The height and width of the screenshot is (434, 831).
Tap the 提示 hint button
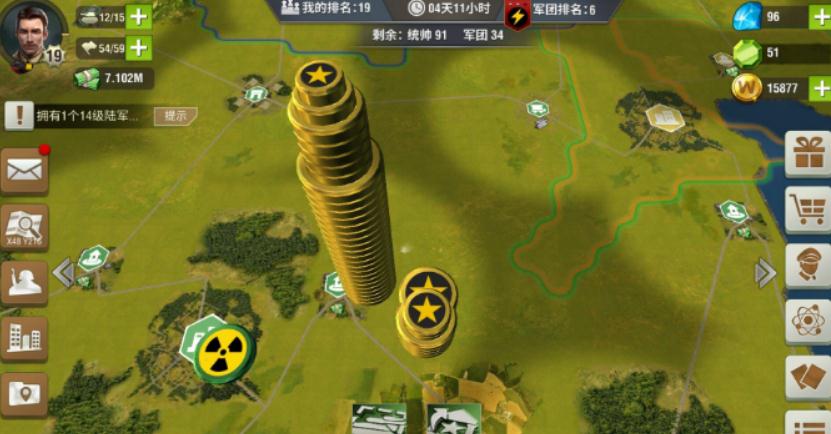(x=175, y=116)
